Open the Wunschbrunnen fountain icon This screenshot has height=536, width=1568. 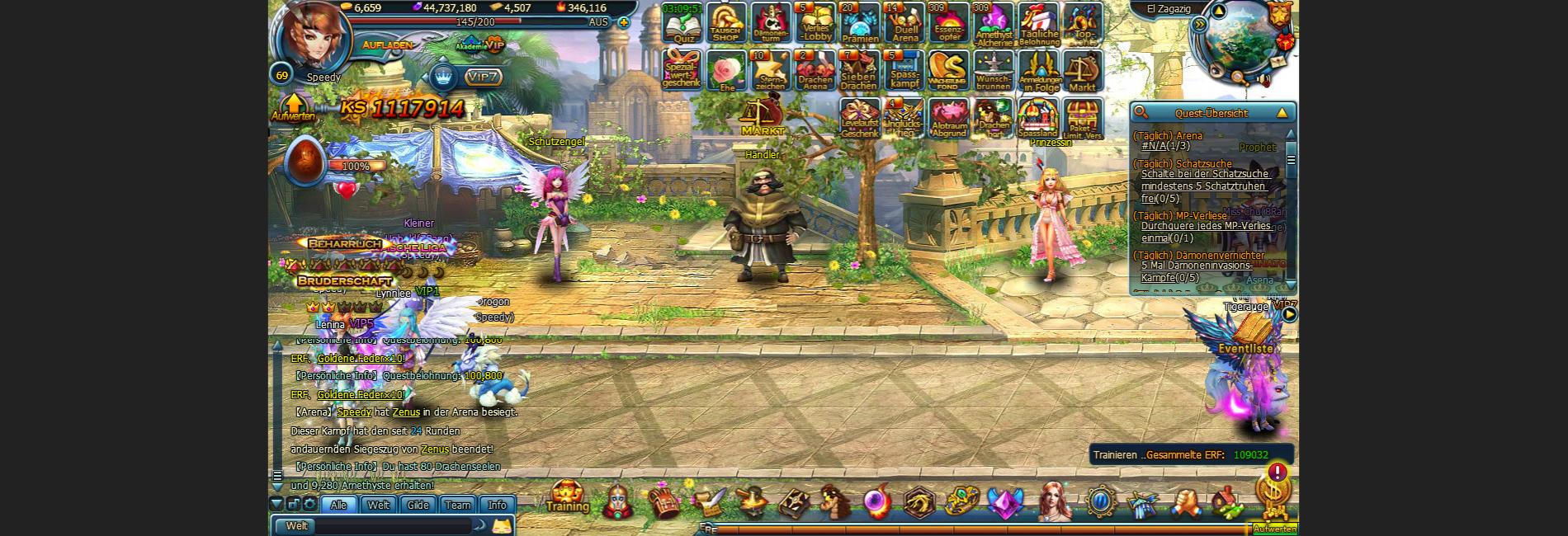coord(993,70)
